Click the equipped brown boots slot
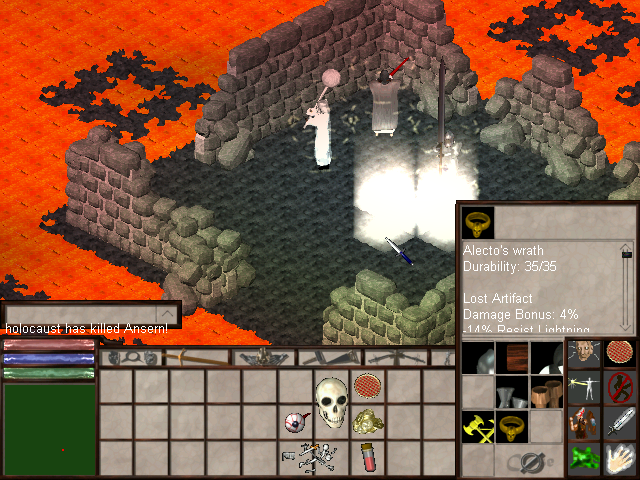This screenshot has height=480, width=640. click(x=547, y=391)
